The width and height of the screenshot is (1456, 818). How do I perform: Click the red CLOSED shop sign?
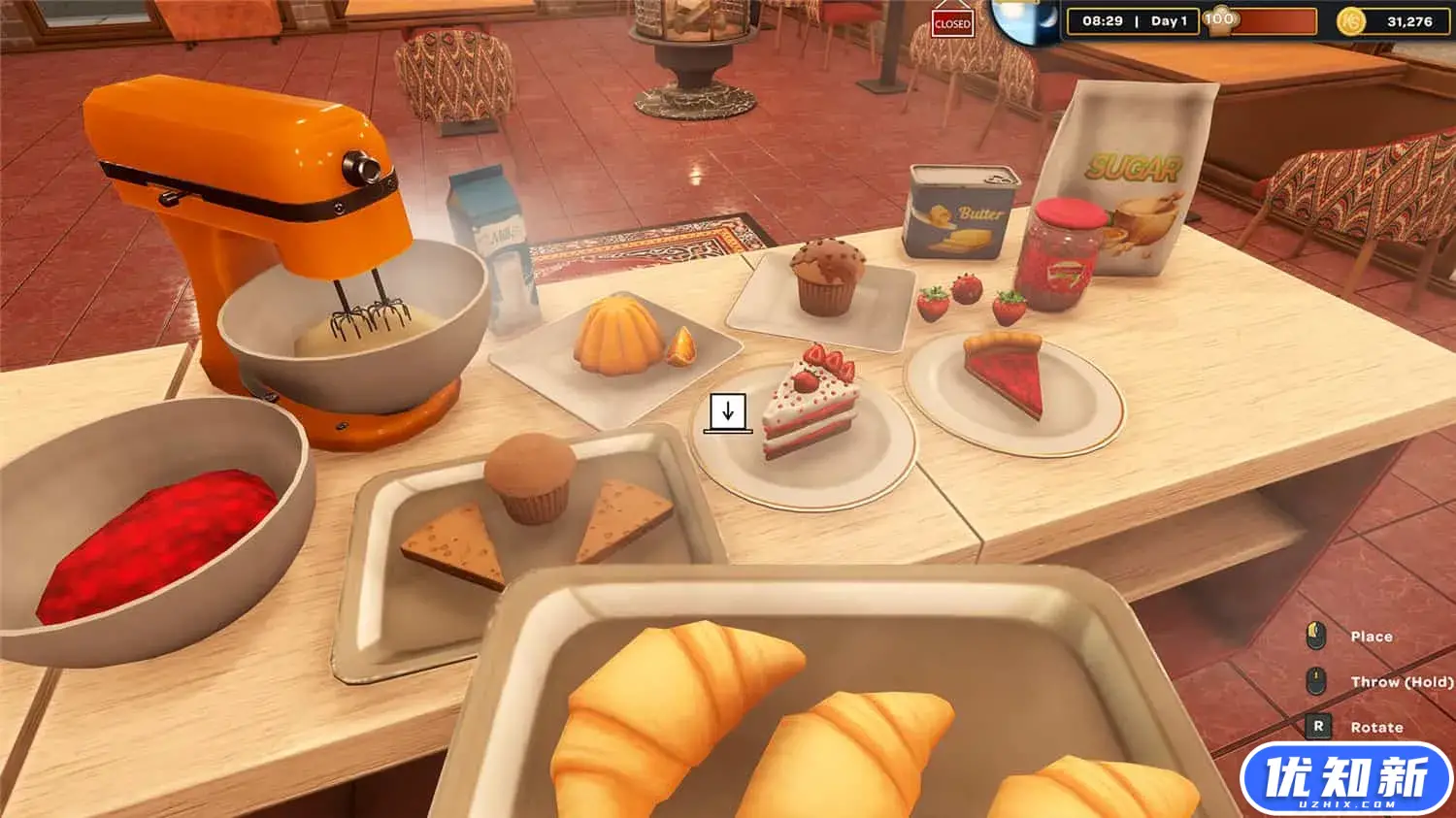tap(951, 24)
